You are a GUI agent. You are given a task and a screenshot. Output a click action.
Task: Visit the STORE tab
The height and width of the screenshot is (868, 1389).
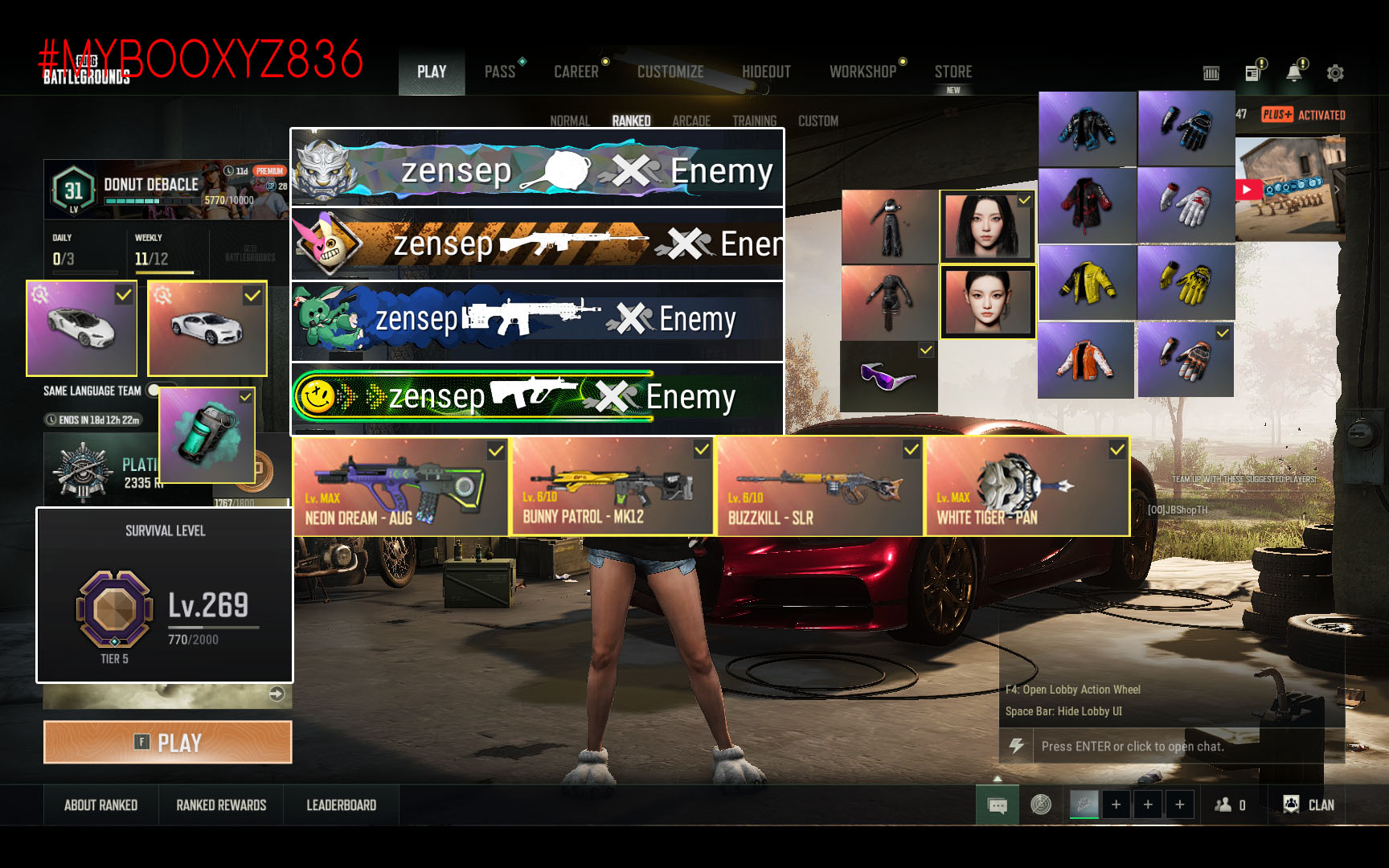[x=953, y=72]
